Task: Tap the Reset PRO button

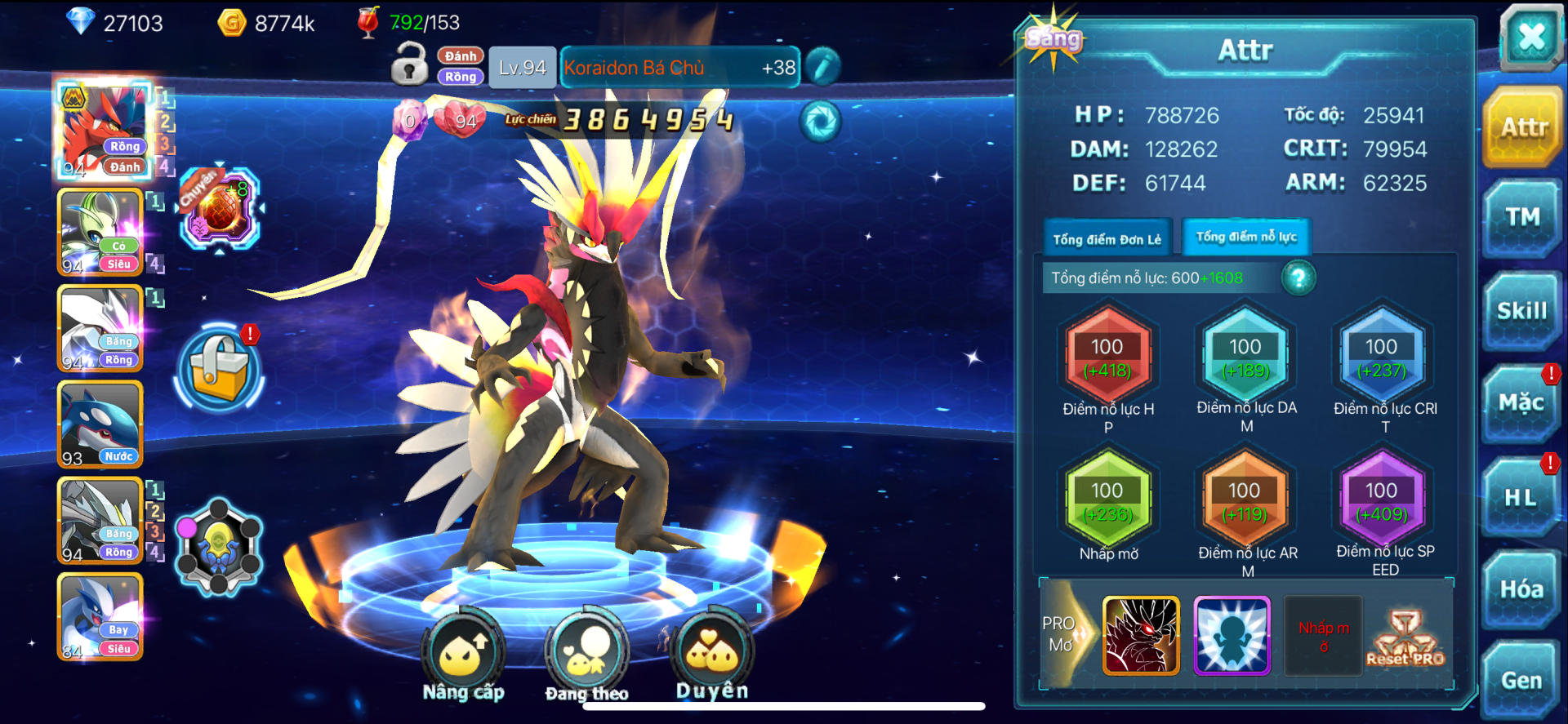Action: coord(1405,637)
